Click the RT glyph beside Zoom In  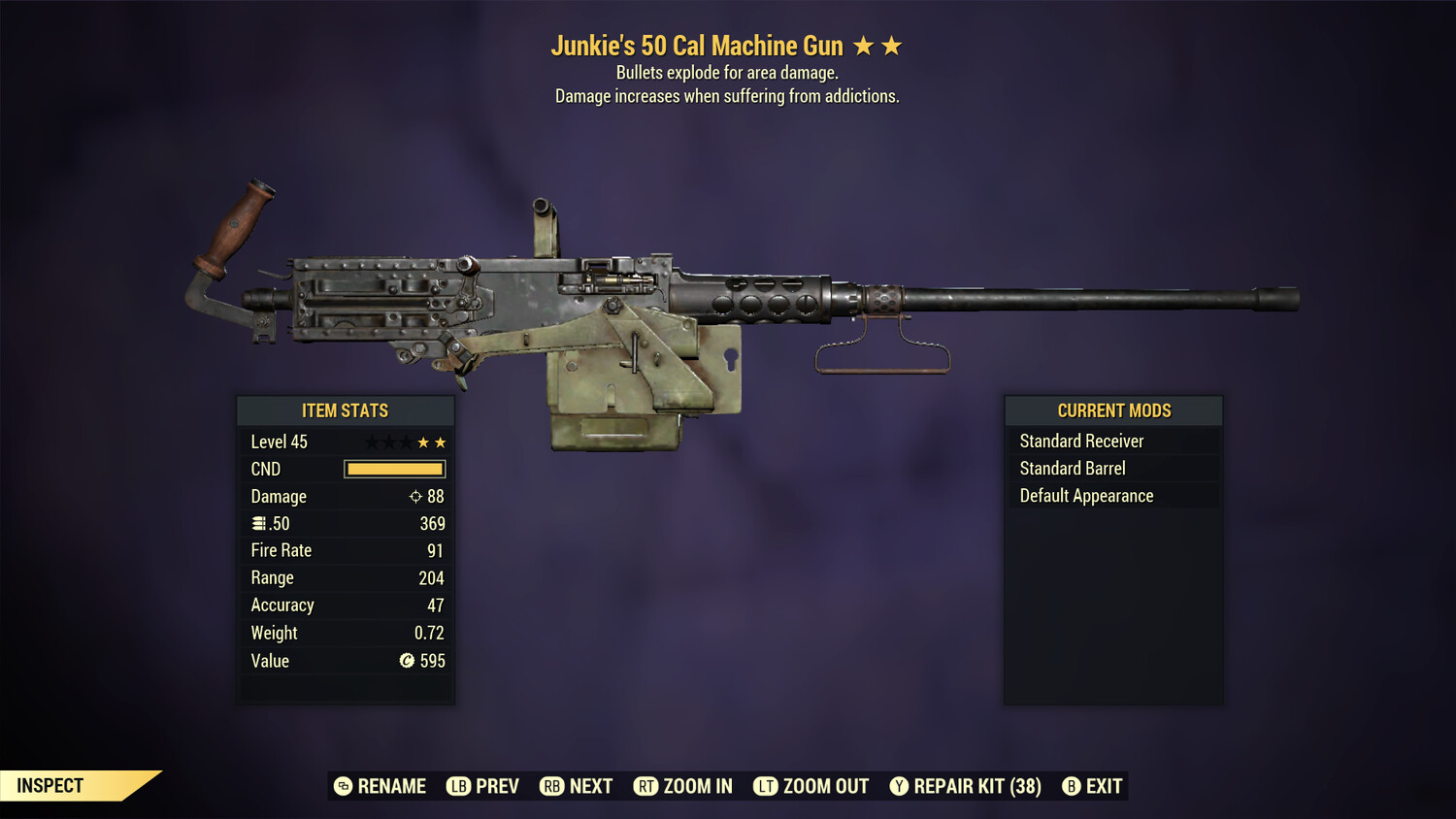tap(645, 786)
